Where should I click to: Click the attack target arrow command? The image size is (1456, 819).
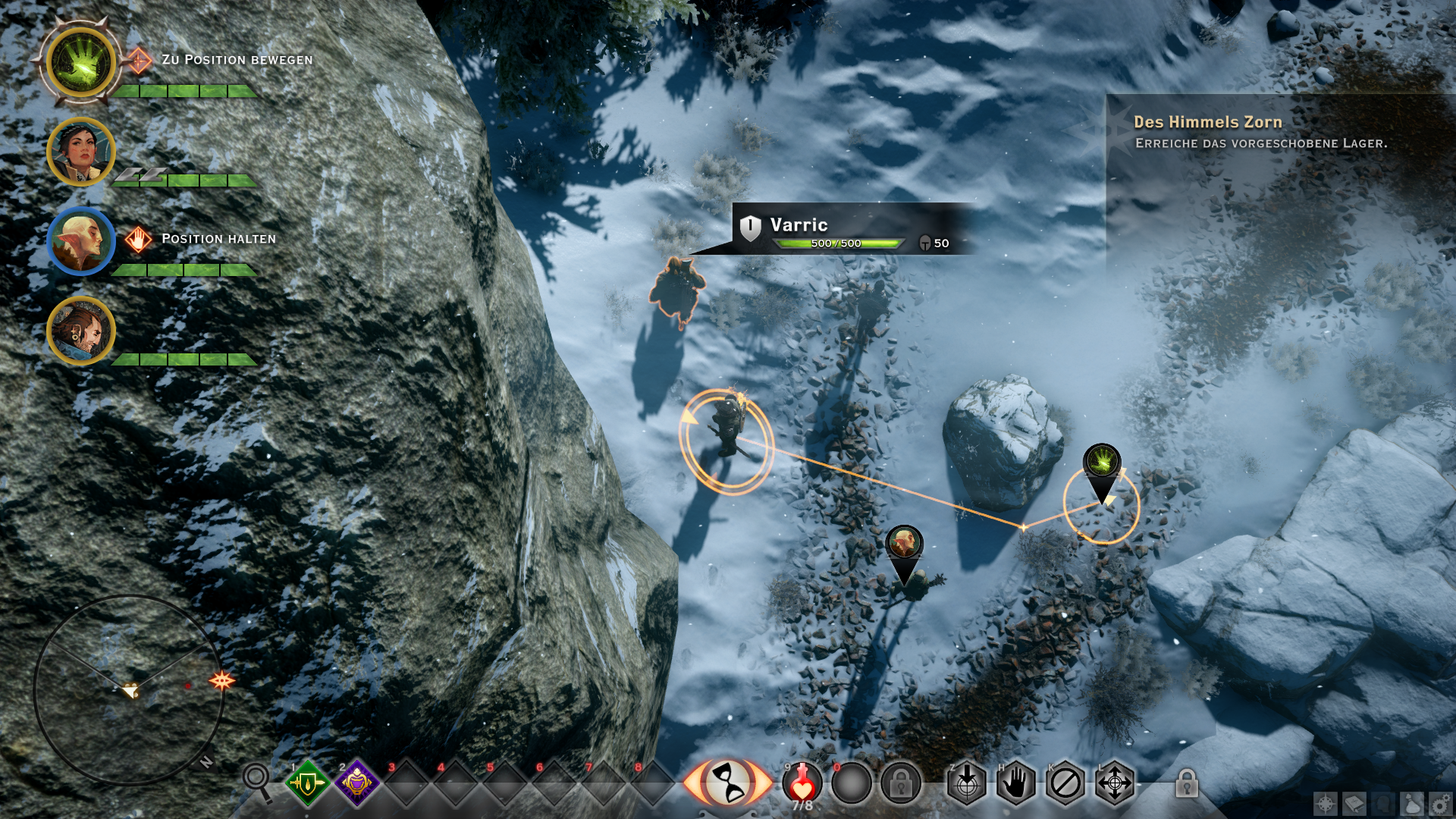coord(966,783)
